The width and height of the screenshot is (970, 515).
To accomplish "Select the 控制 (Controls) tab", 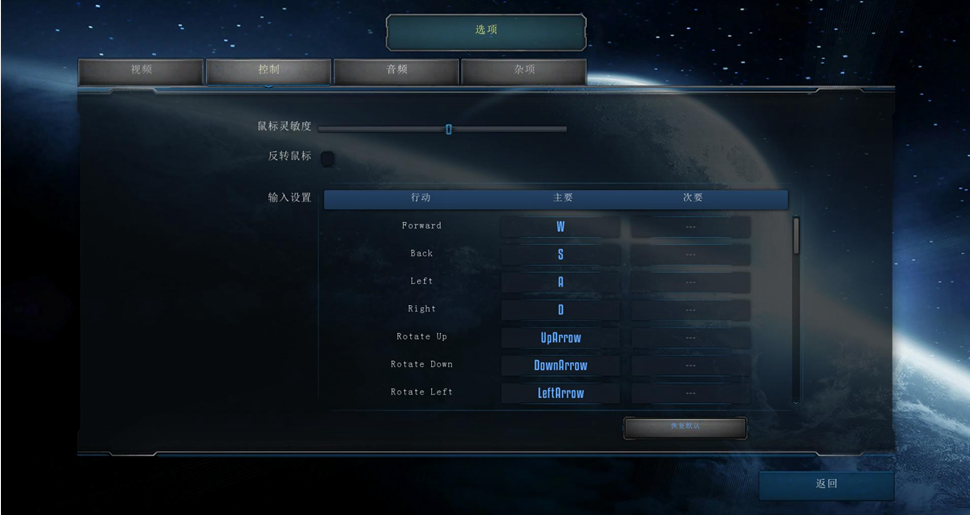I will click(x=268, y=71).
